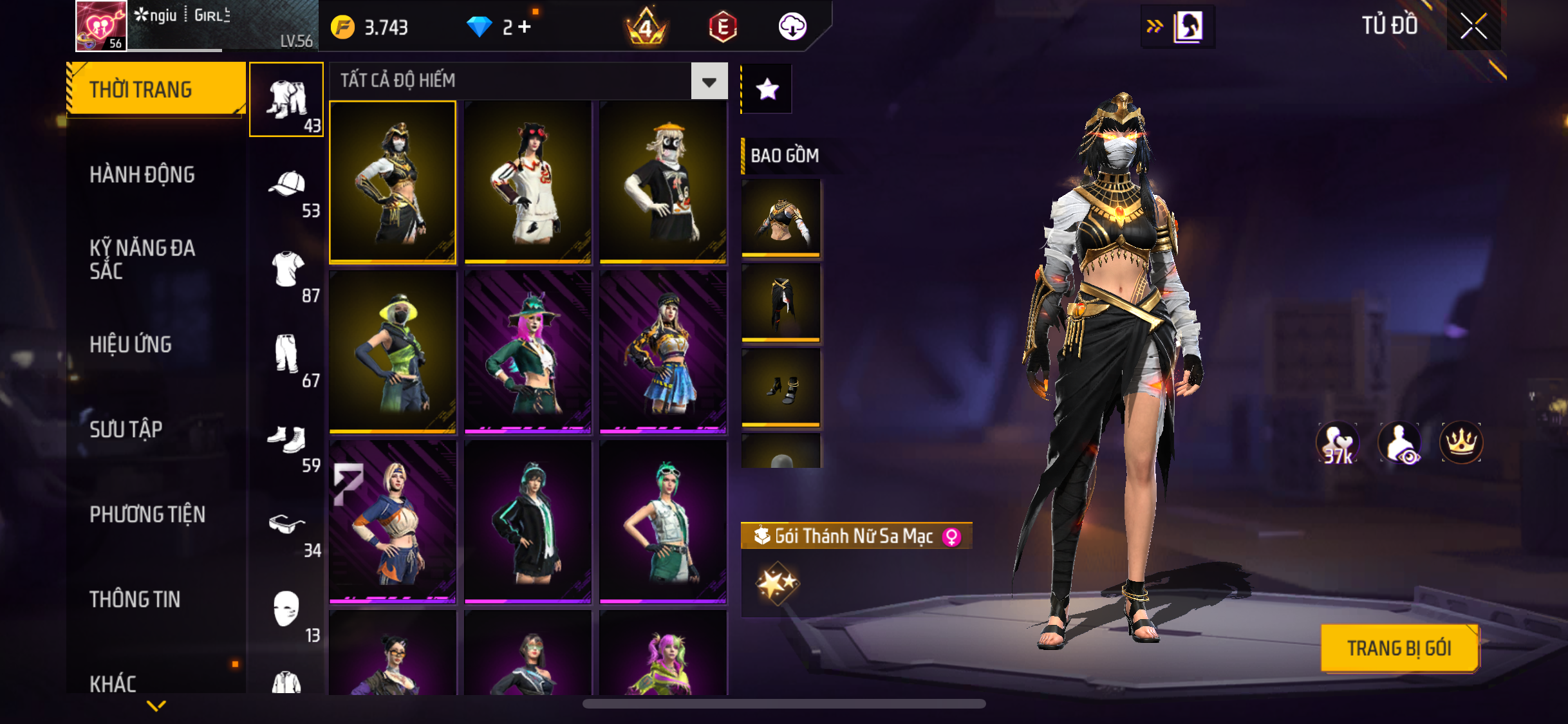Open the TẤT CẢ ĐỘ HIẾM rarity dropdown
The height and width of the screenshot is (724, 1568).
point(709,81)
